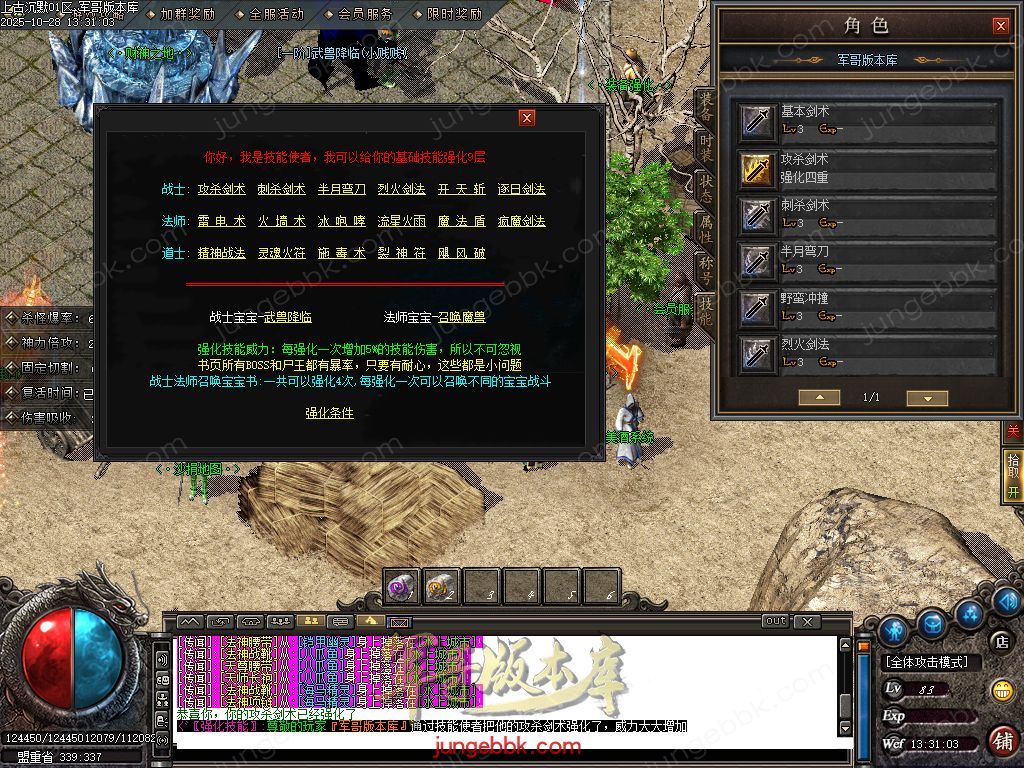The image size is (1024, 768).
Task: Click the 飓风破 skill link
Action: (x=461, y=253)
